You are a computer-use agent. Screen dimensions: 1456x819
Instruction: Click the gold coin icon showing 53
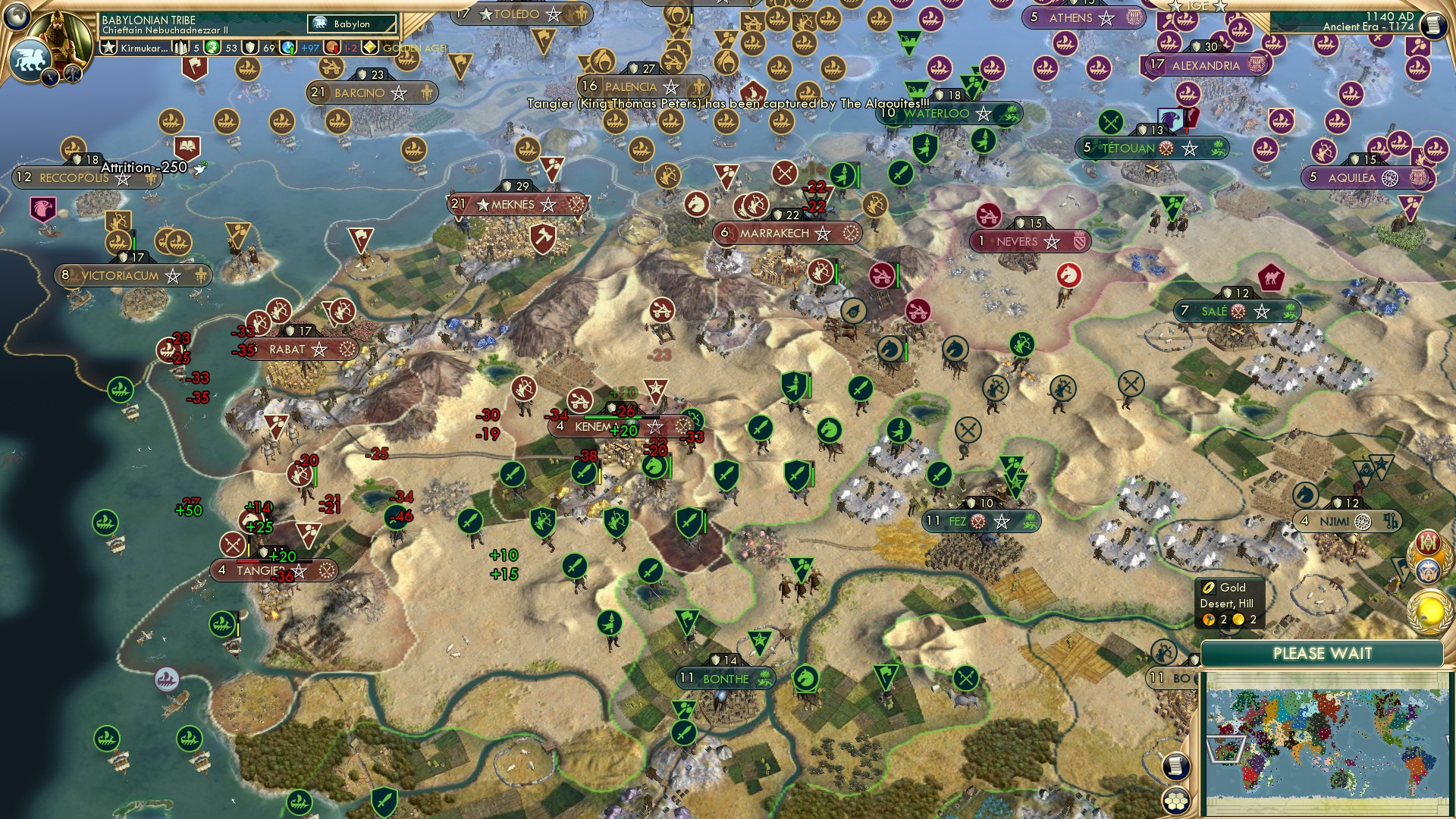212,47
